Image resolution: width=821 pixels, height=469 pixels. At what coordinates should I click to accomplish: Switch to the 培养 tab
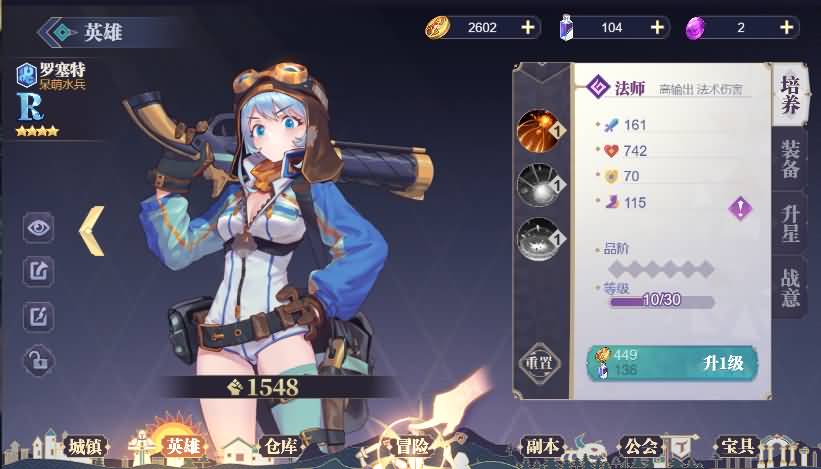point(790,97)
